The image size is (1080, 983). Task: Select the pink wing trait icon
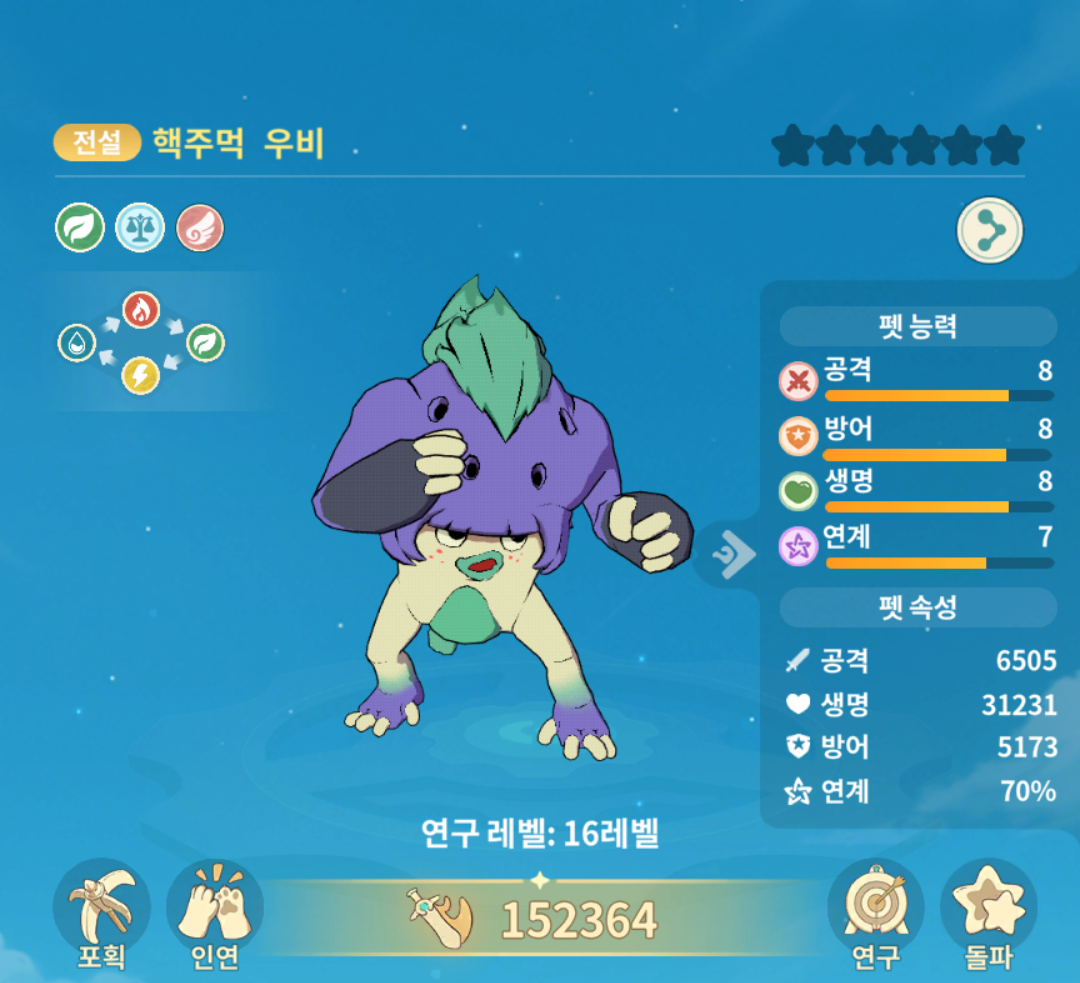tap(200, 228)
